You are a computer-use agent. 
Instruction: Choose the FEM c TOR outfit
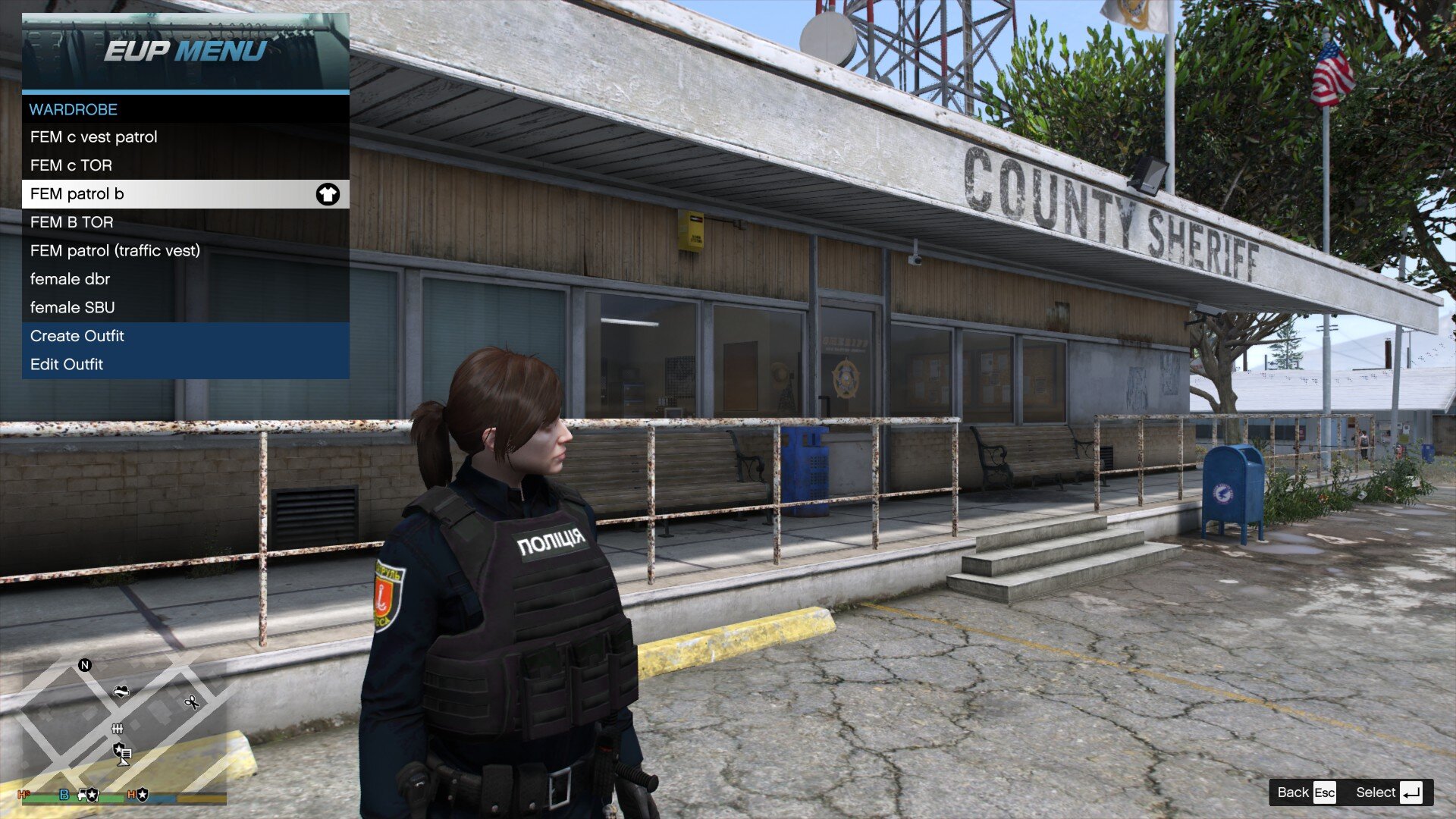[x=185, y=165]
